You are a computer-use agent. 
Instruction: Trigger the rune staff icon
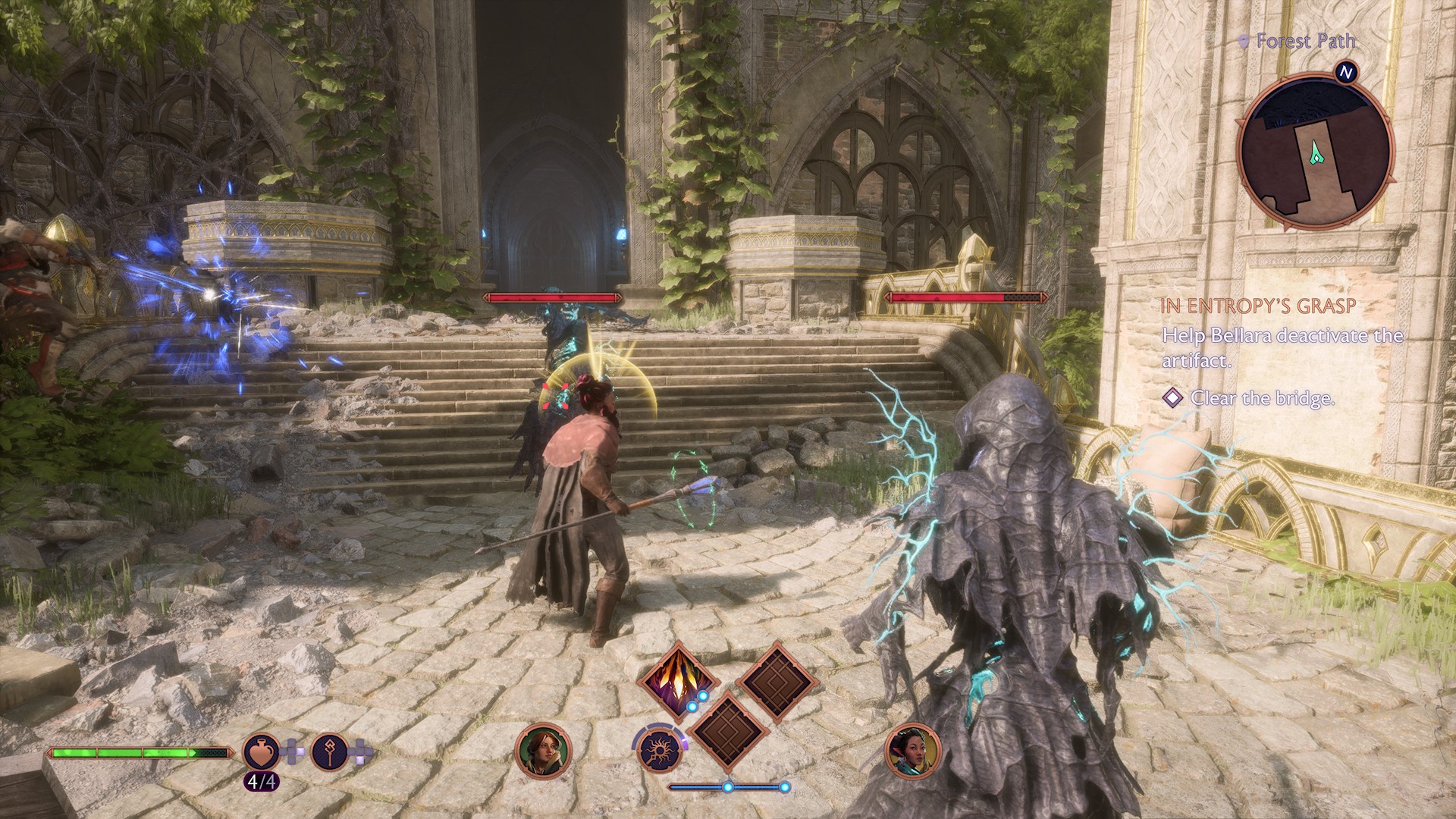[329, 752]
